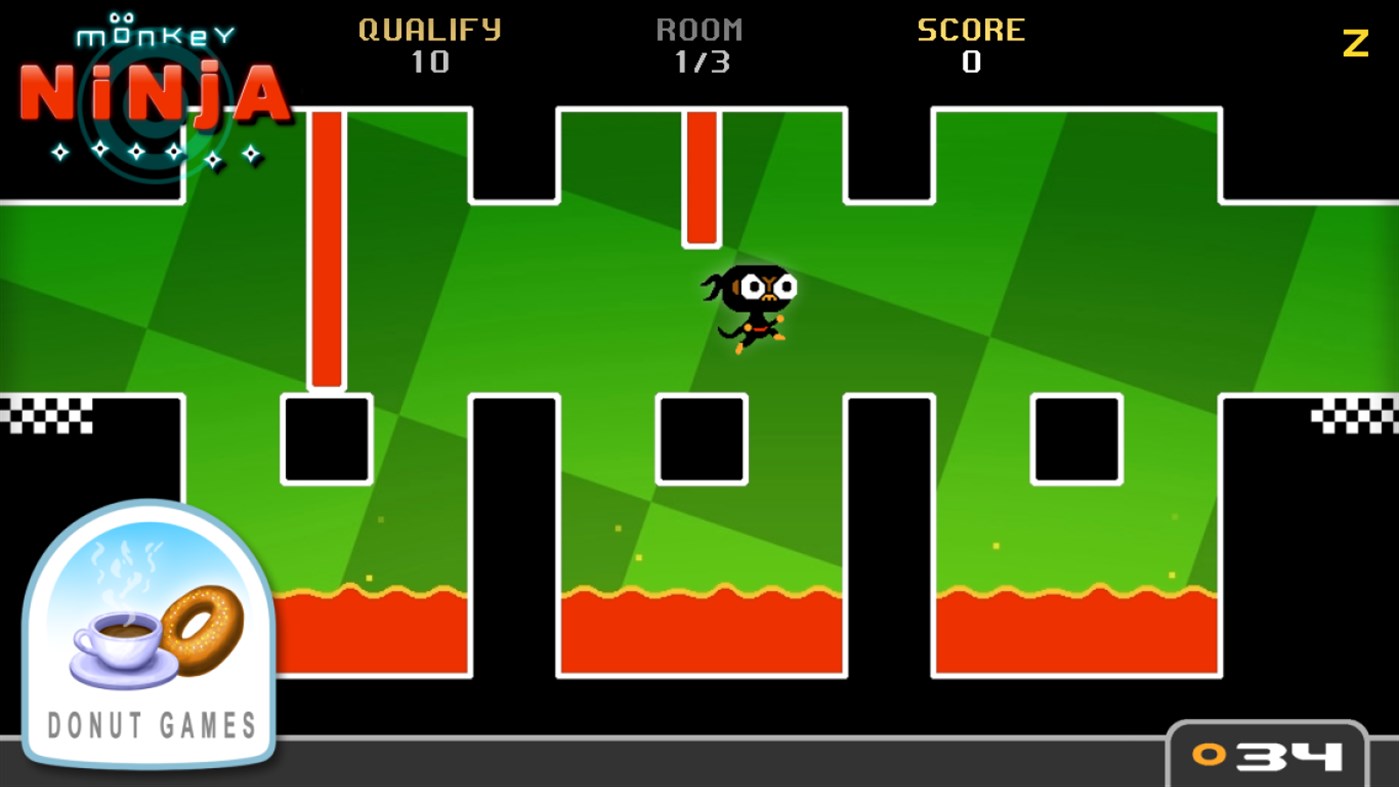Select the QUALIFY 10 label
The width and height of the screenshot is (1399, 787).
click(430, 45)
